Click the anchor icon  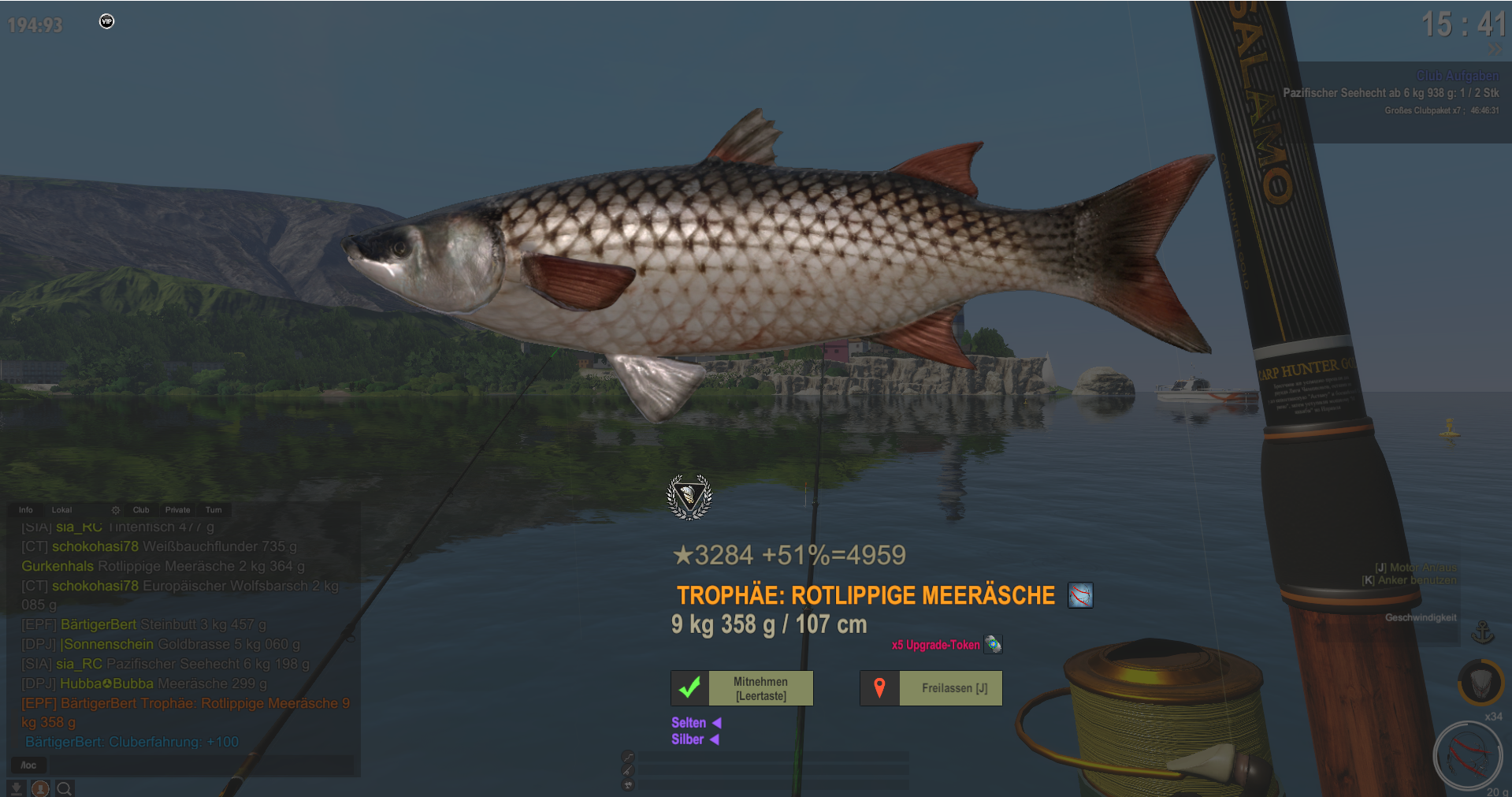1482,631
